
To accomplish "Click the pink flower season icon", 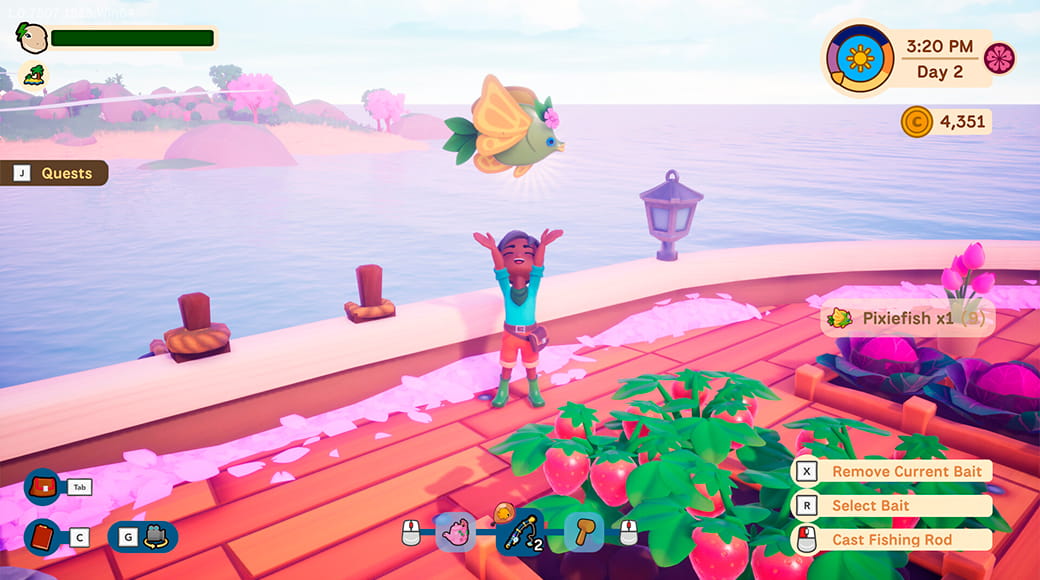I will click(x=999, y=58).
